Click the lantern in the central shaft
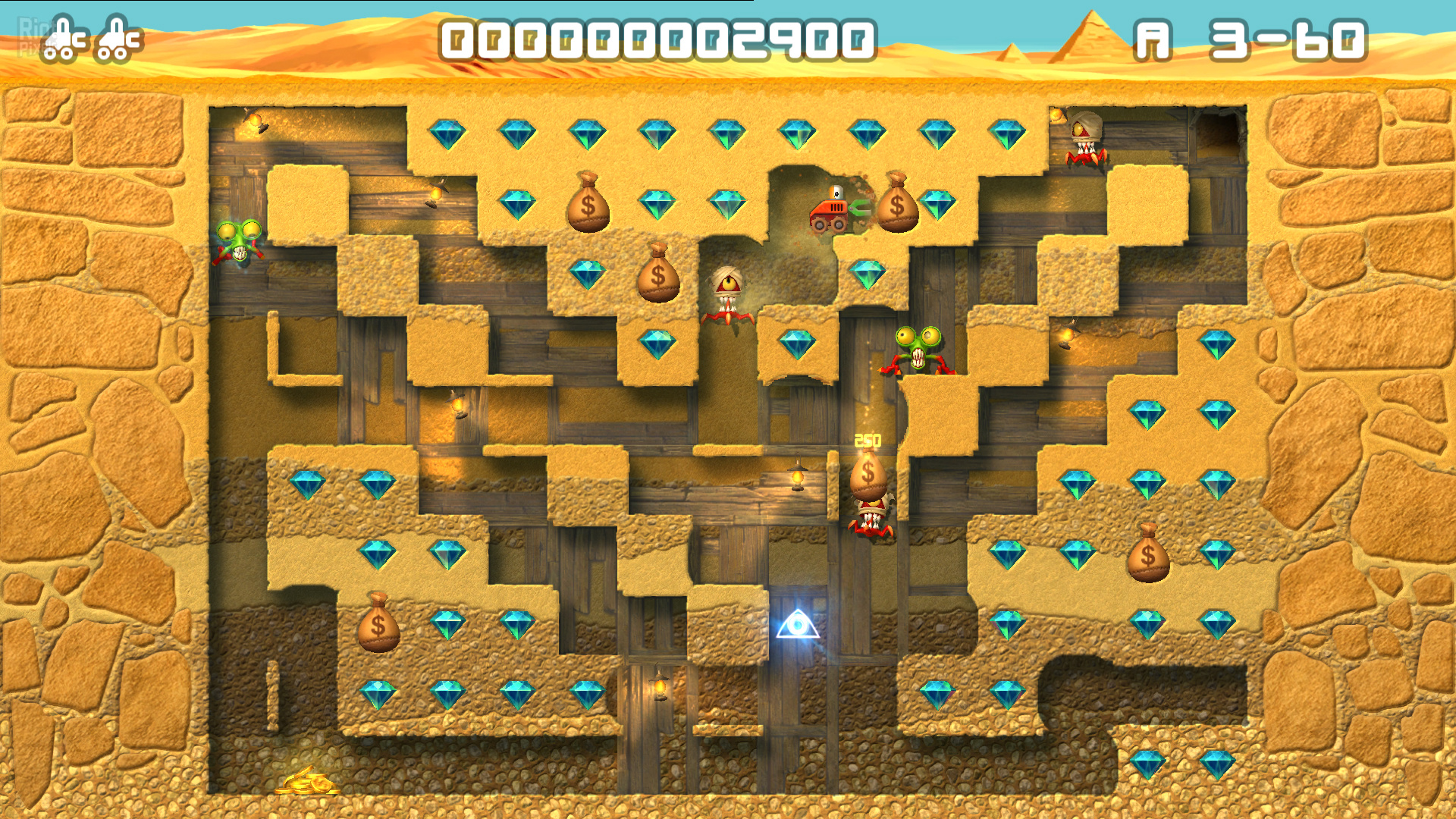1456x819 pixels. coord(798,478)
